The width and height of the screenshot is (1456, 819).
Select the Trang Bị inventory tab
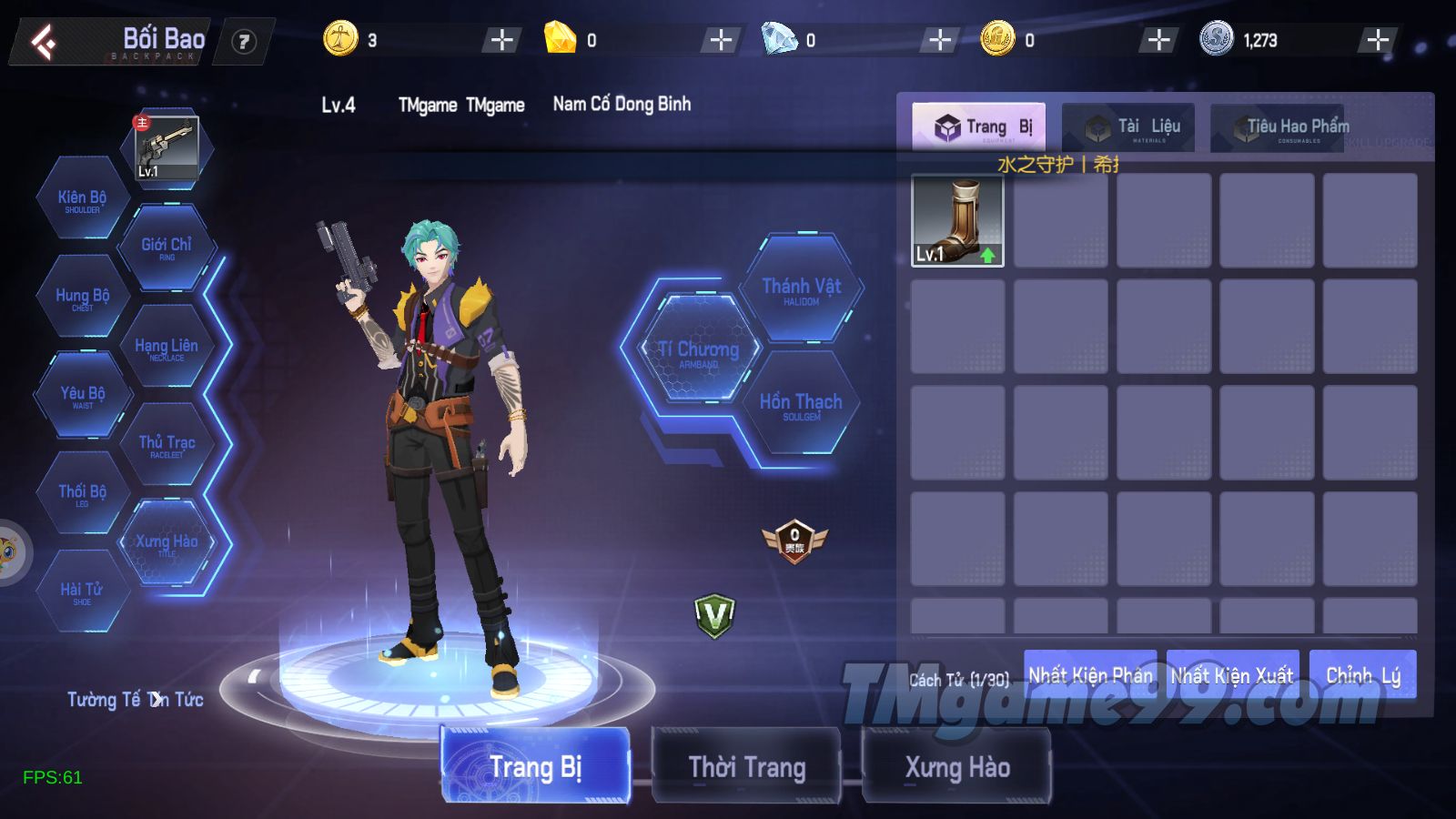coord(978,127)
